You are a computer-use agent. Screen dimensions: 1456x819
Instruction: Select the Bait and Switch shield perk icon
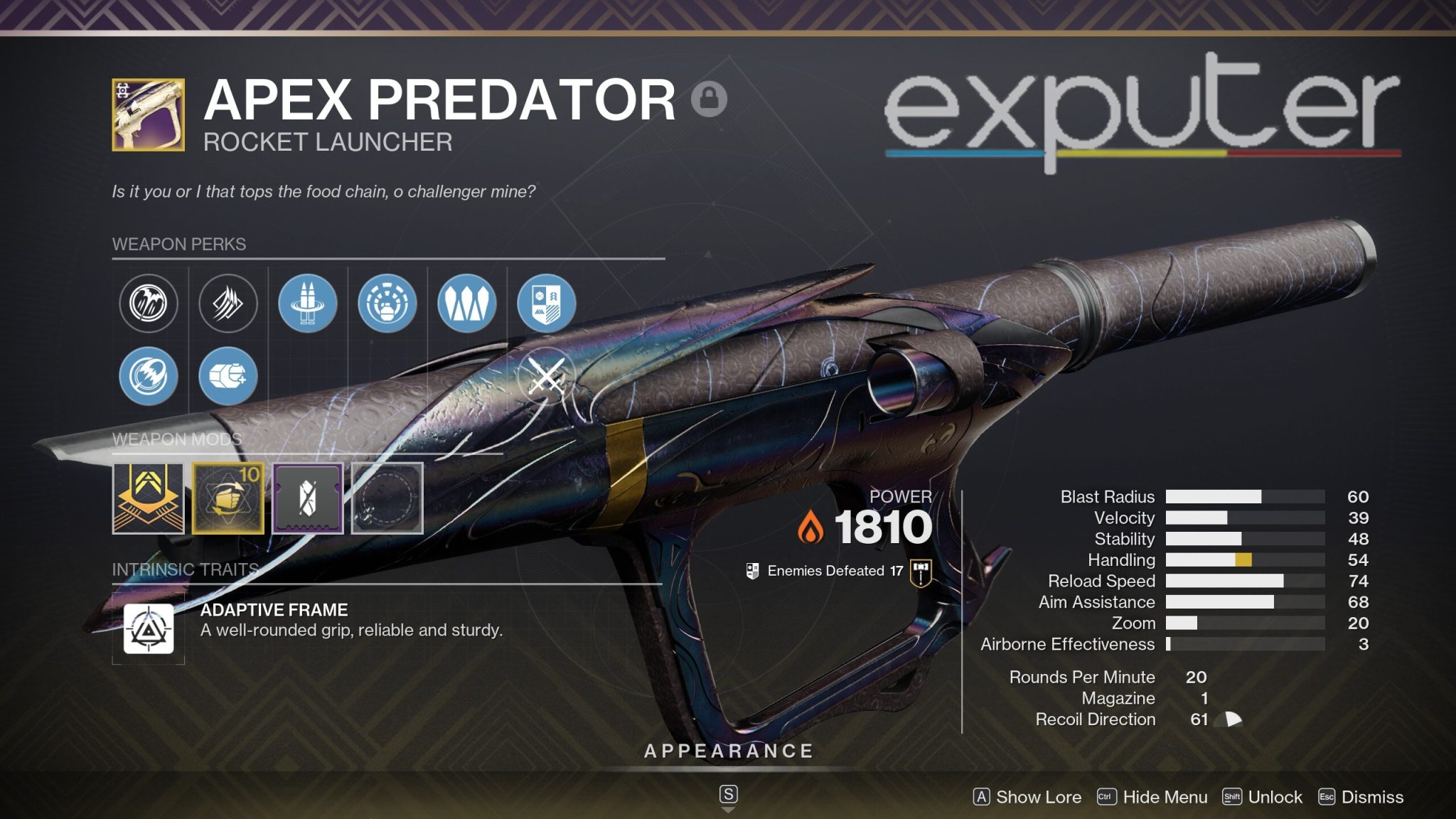tap(545, 303)
